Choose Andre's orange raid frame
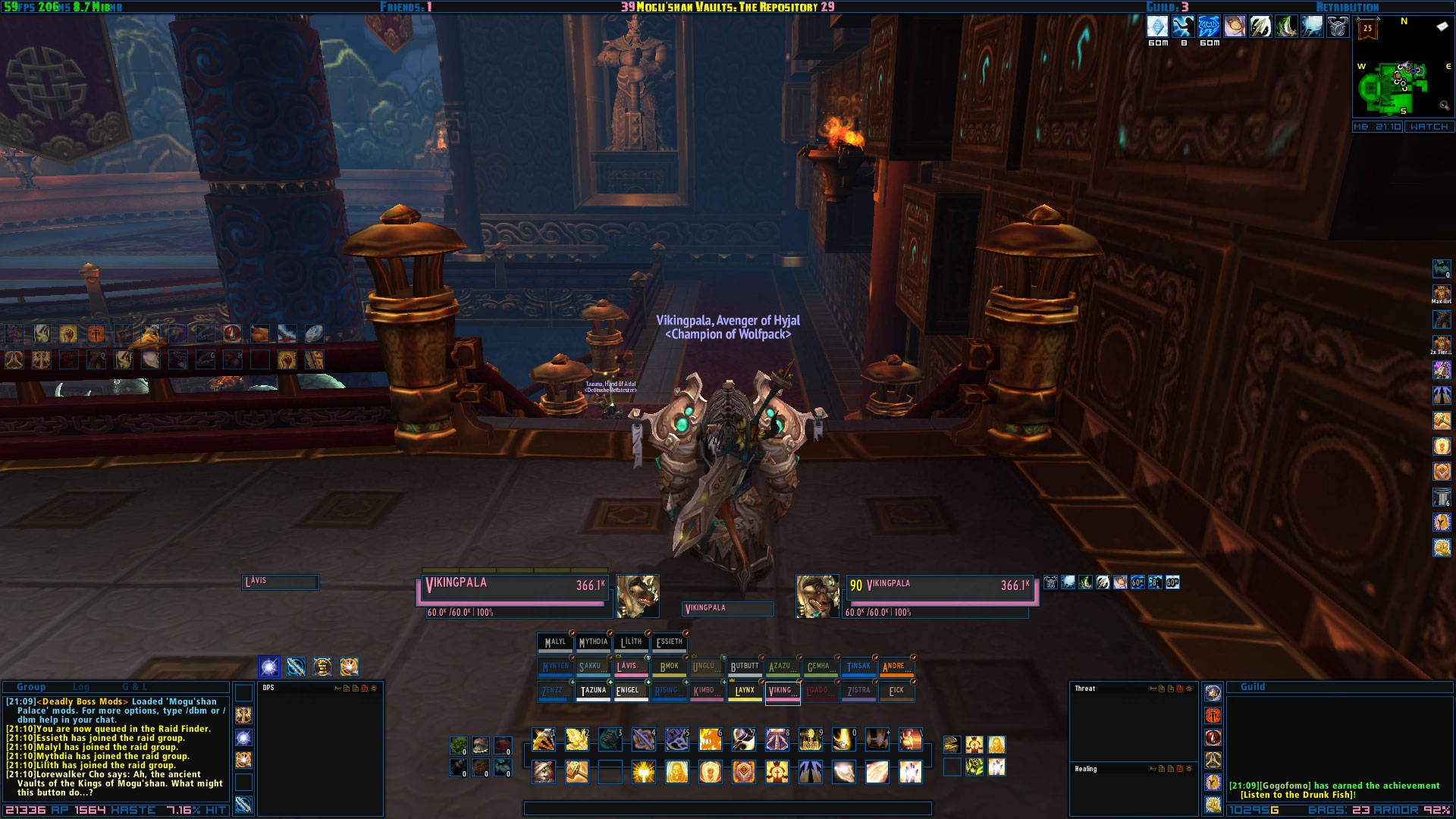 (x=896, y=667)
